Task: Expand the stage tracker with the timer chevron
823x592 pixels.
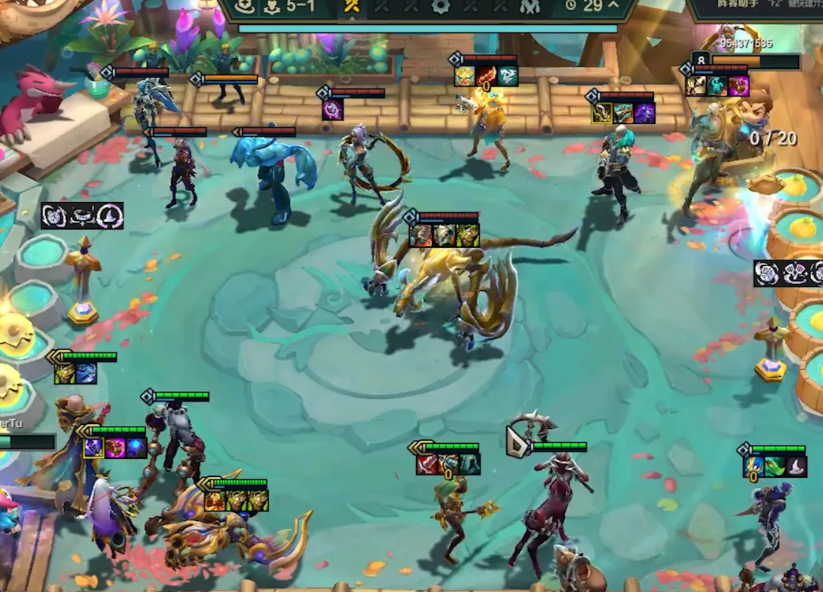Action: tap(613, 6)
